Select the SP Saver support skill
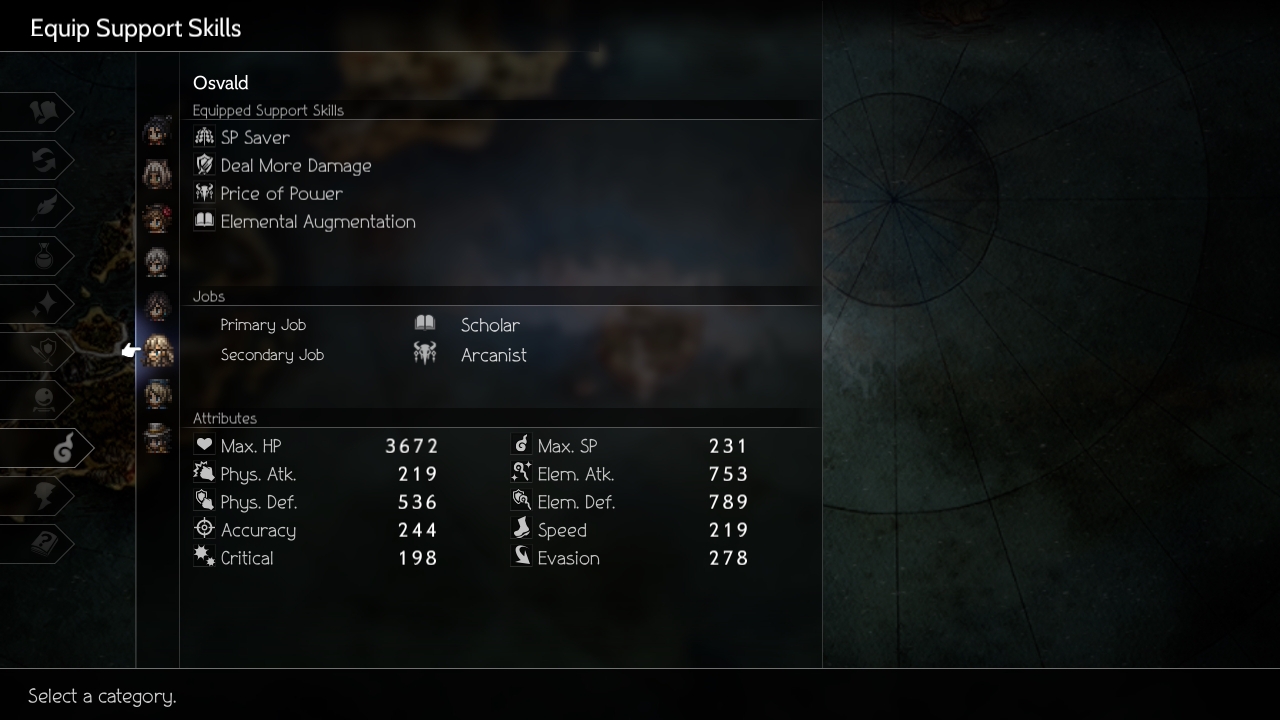Image resolution: width=1280 pixels, height=720 pixels. pyautogui.click(x=255, y=138)
